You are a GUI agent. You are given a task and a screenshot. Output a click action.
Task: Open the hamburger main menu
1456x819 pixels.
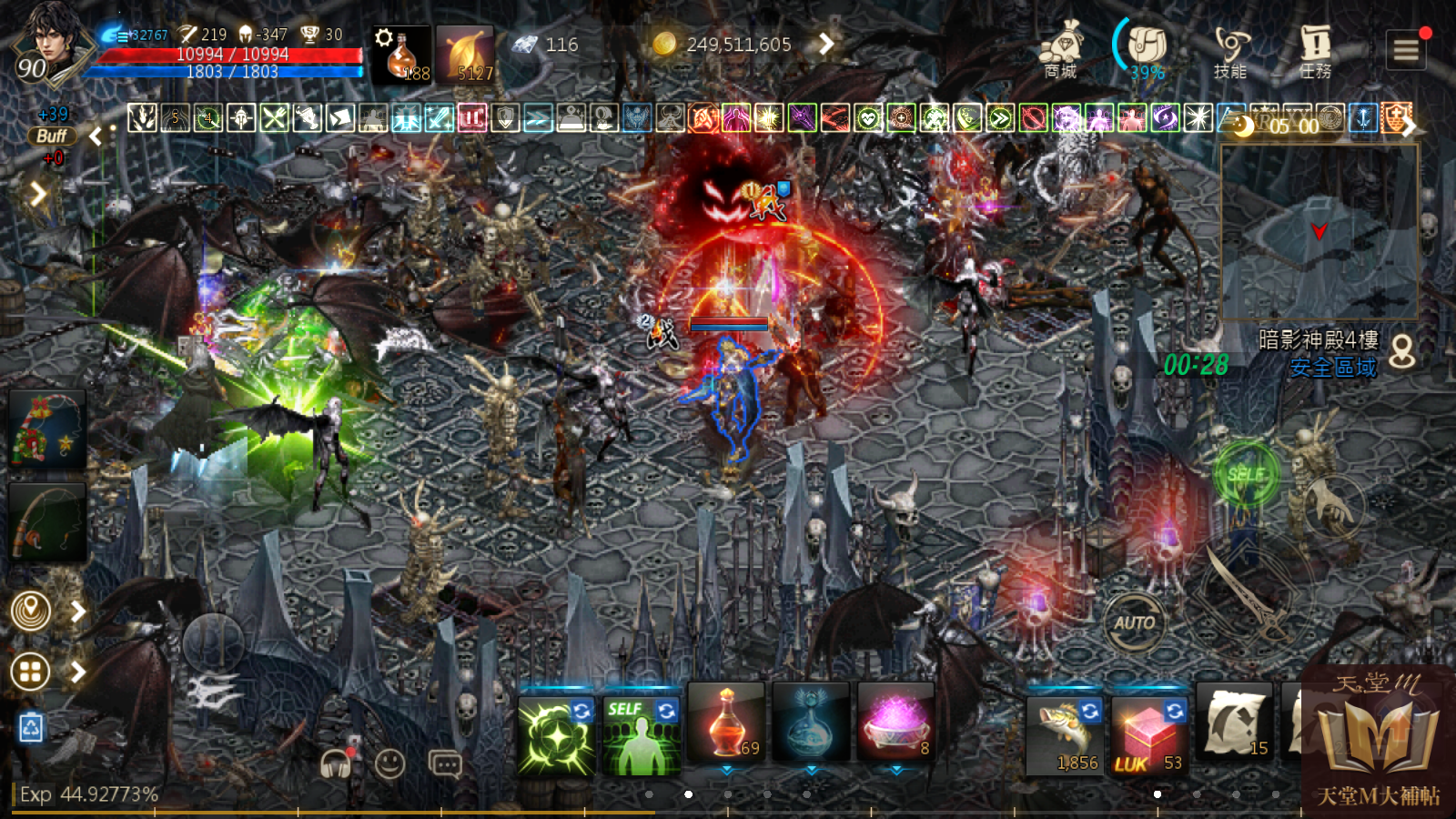click(x=1406, y=50)
